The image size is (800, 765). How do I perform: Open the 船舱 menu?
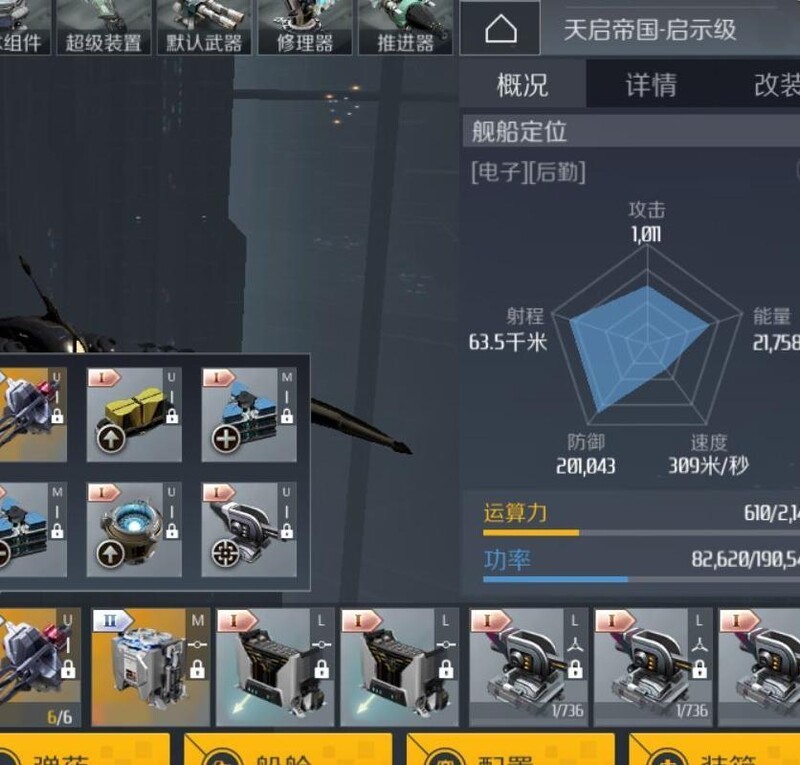288,750
